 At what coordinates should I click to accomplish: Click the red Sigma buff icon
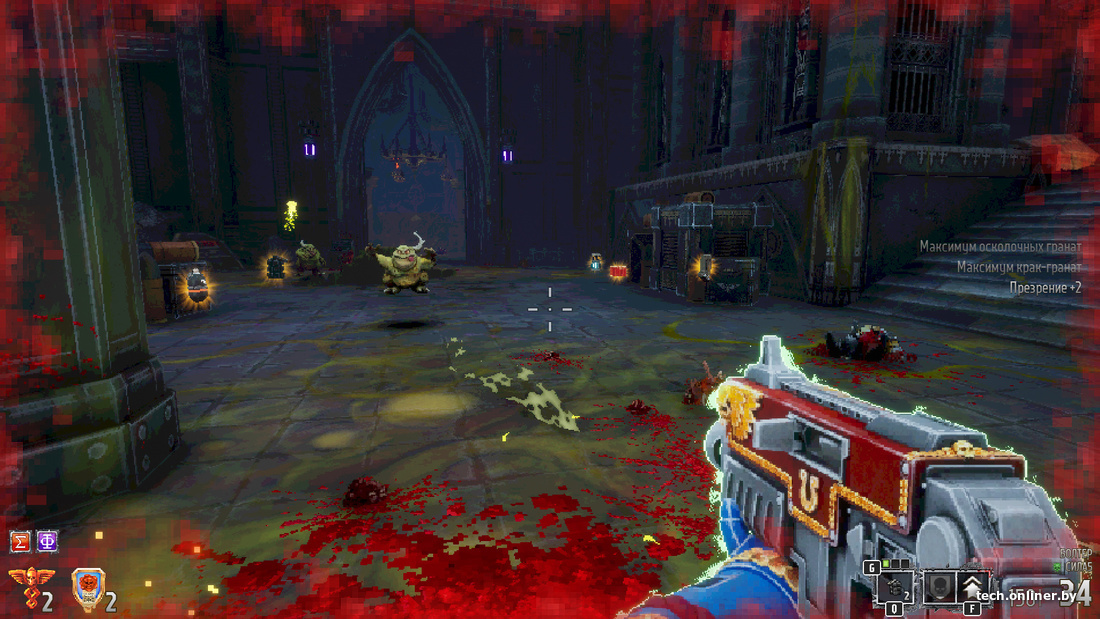(19, 542)
